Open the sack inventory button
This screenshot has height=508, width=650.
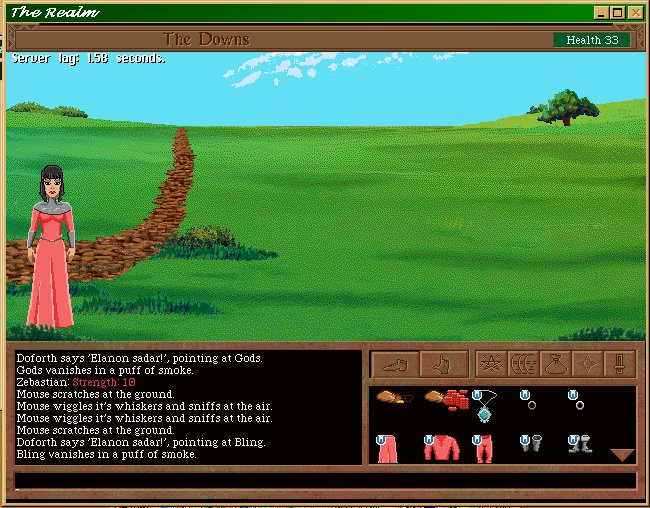pyautogui.click(x=556, y=363)
